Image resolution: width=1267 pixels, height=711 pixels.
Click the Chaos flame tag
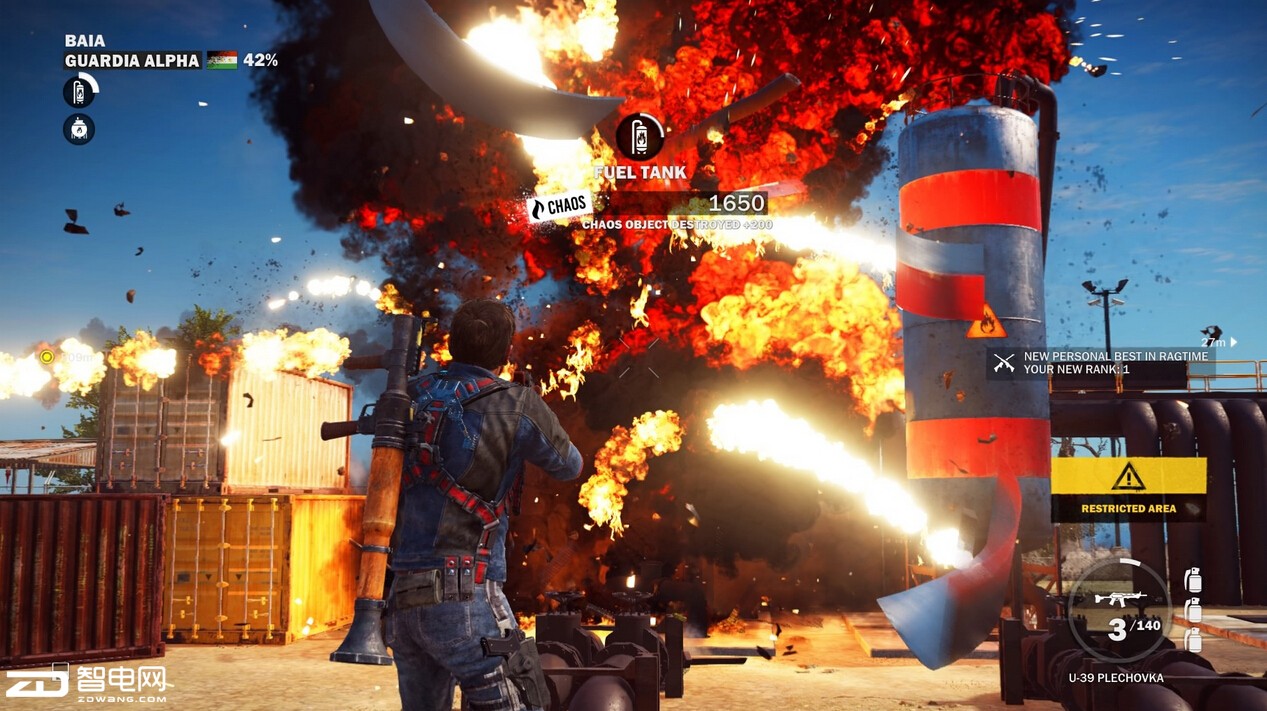558,206
